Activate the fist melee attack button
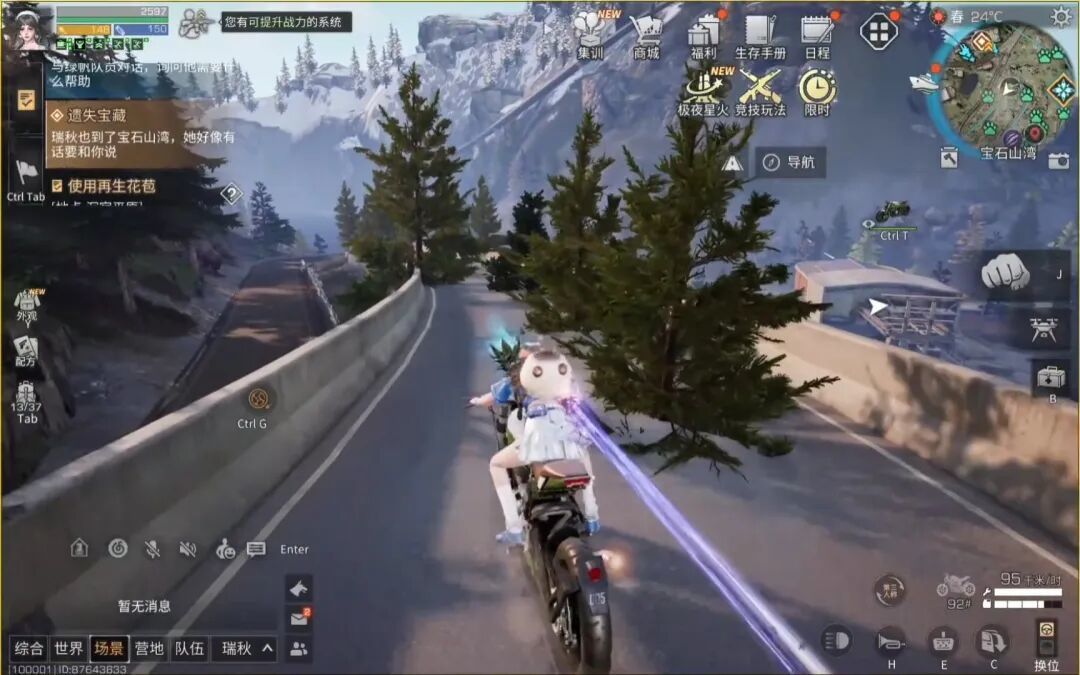1080x675 pixels. tap(1003, 272)
